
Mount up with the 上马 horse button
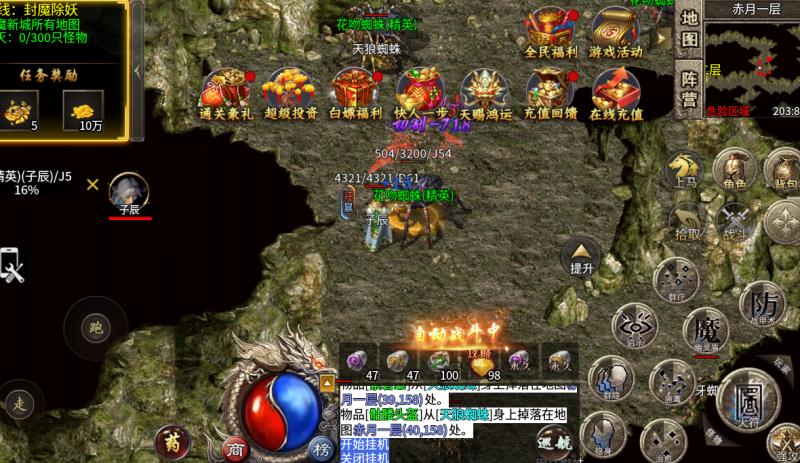tap(686, 168)
